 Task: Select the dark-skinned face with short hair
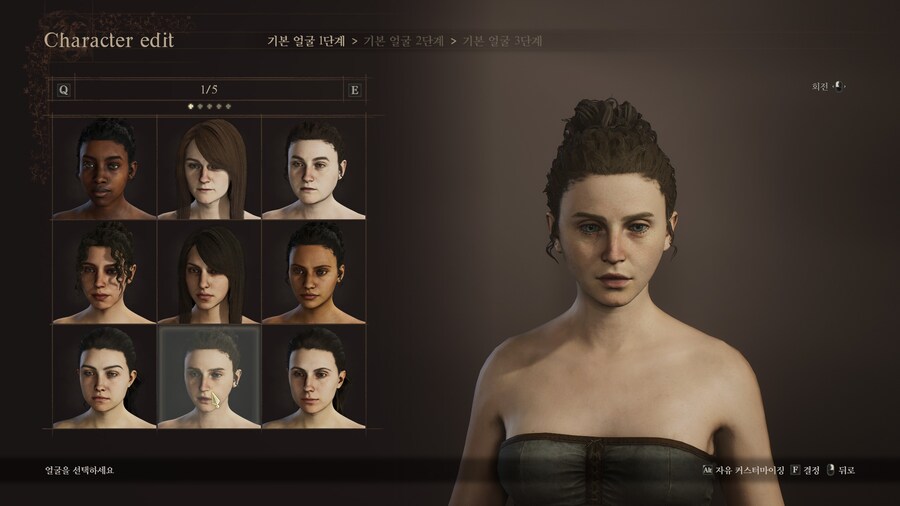(104, 167)
